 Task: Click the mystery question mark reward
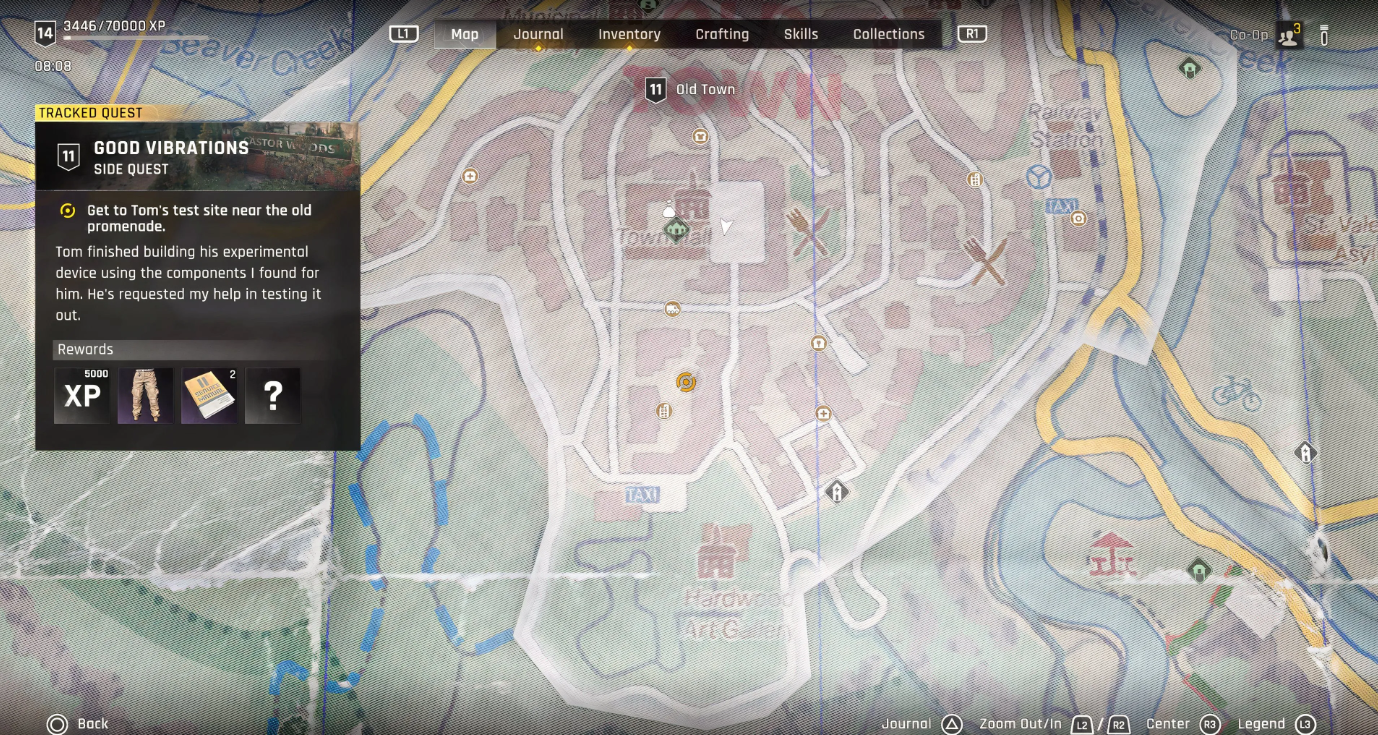pyautogui.click(x=273, y=395)
